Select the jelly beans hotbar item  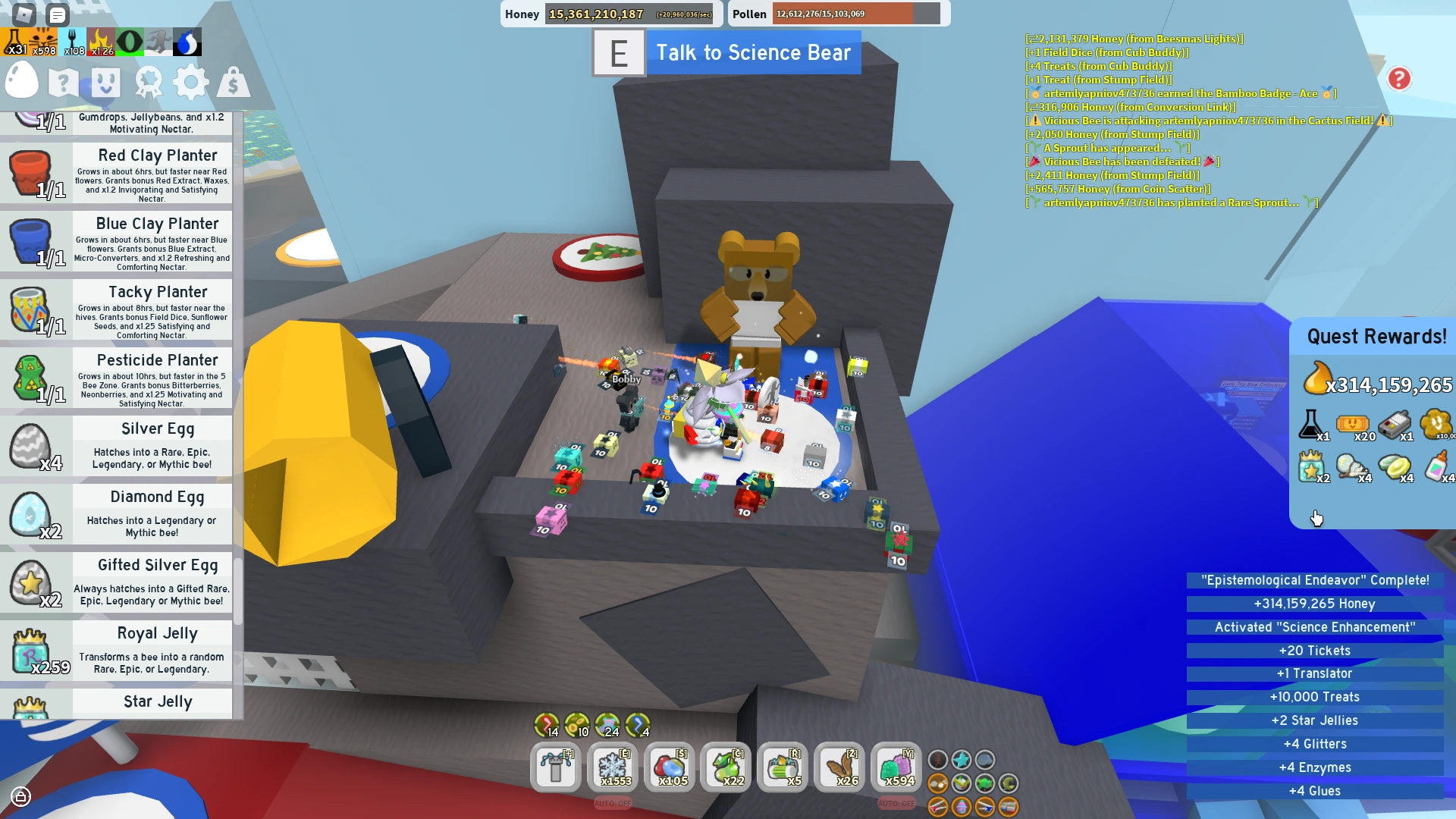[x=670, y=767]
